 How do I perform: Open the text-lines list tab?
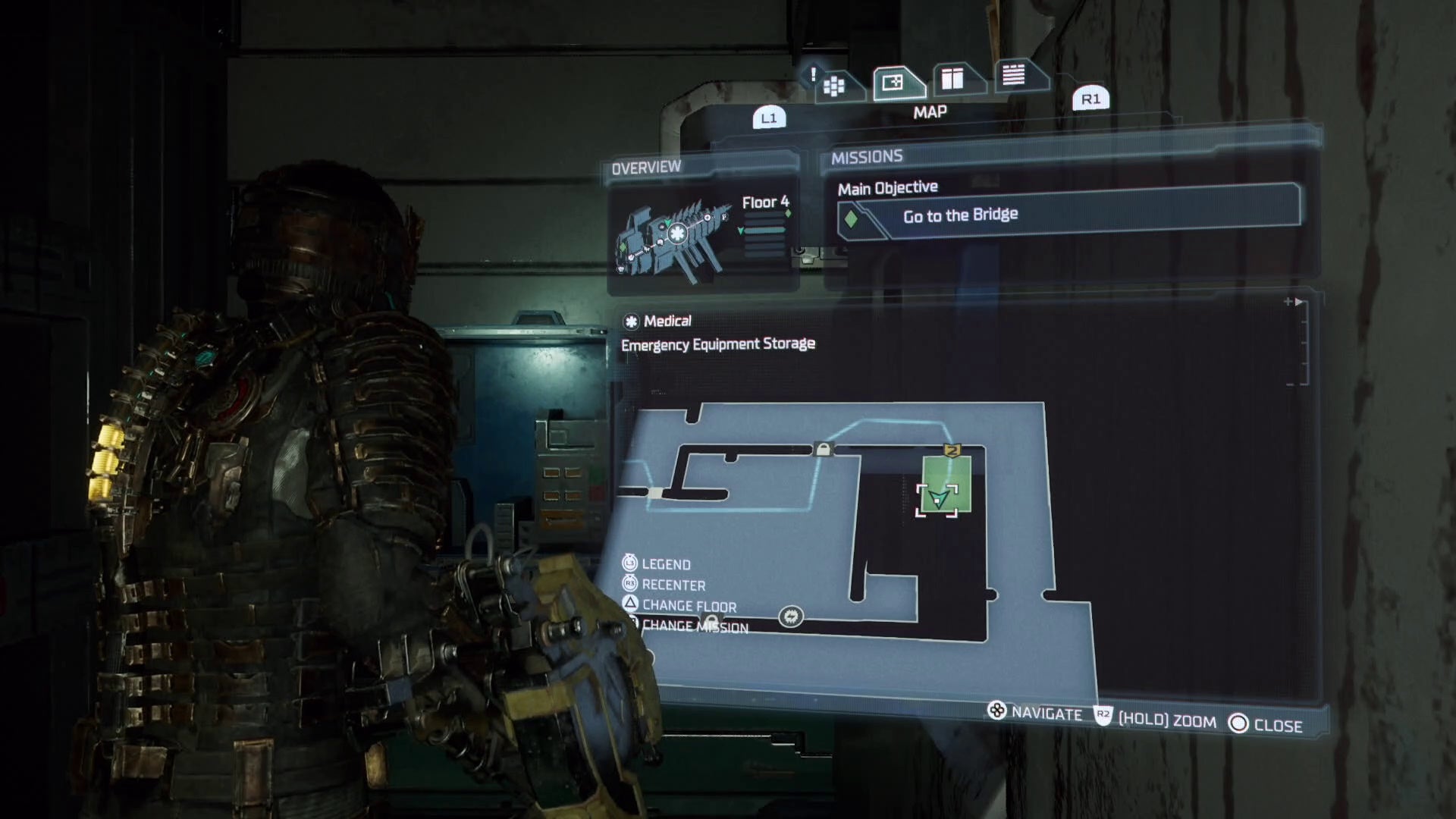[x=1014, y=74]
